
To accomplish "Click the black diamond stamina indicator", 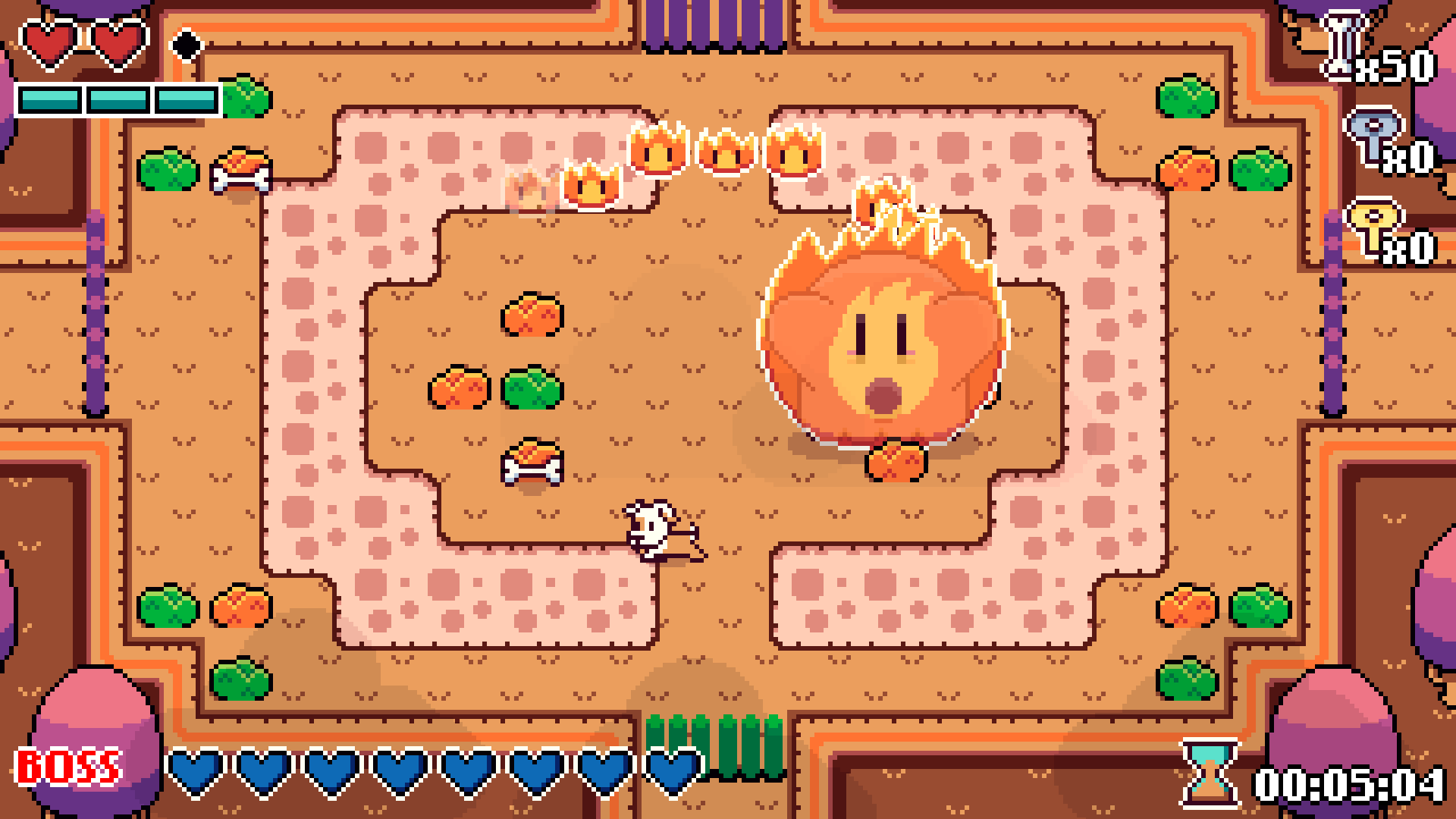I will point(188,45).
